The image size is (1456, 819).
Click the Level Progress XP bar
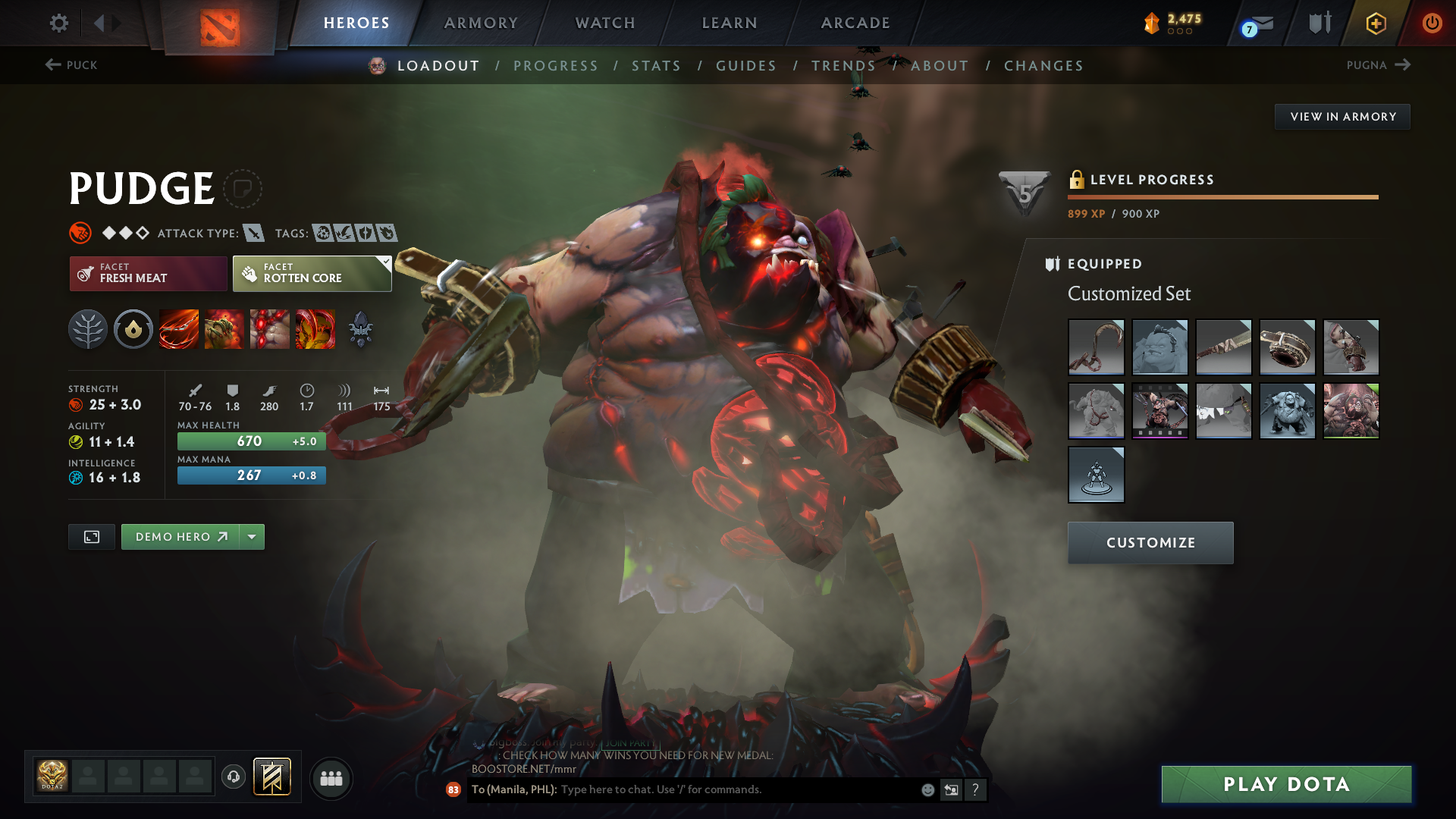1222,197
